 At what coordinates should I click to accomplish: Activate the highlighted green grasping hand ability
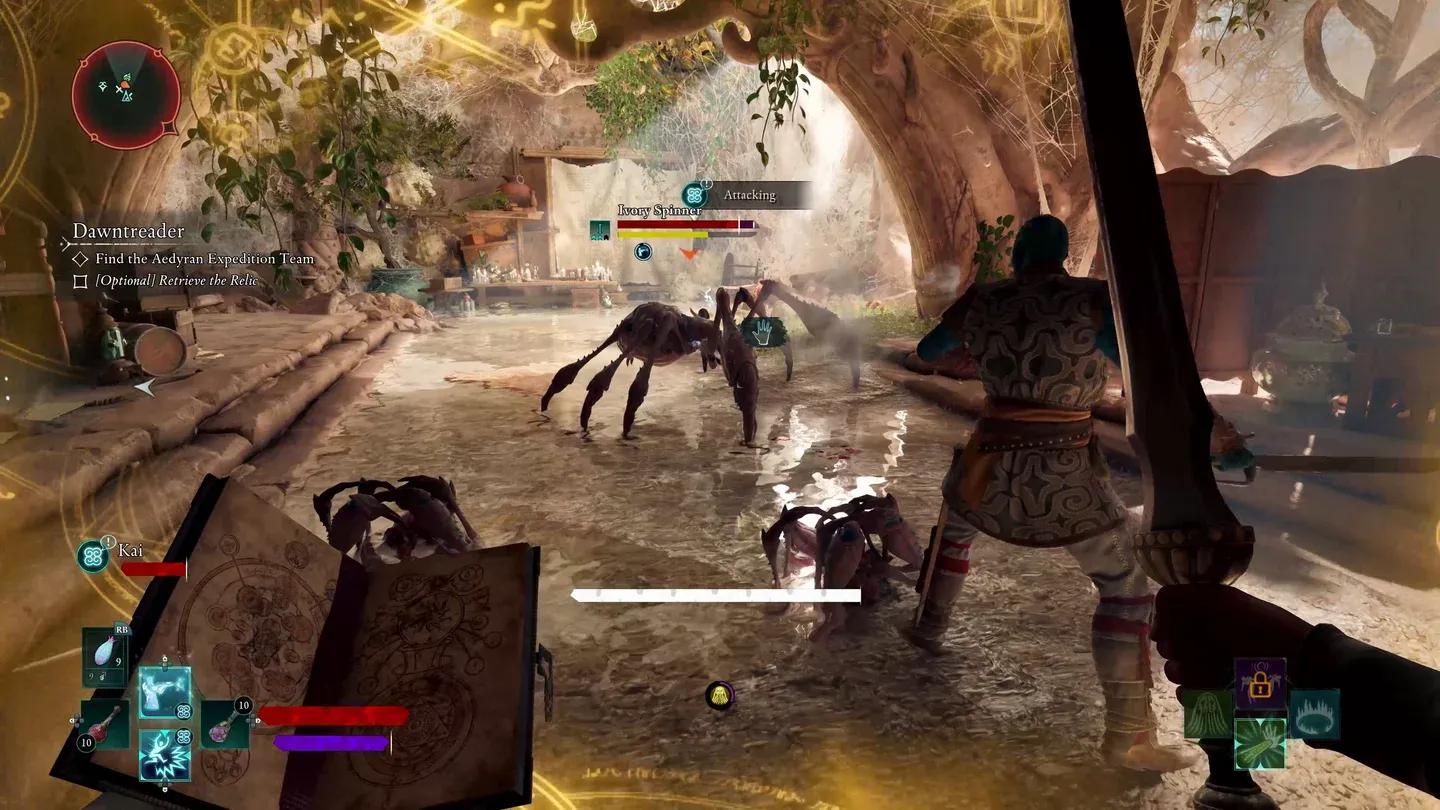click(x=1260, y=744)
